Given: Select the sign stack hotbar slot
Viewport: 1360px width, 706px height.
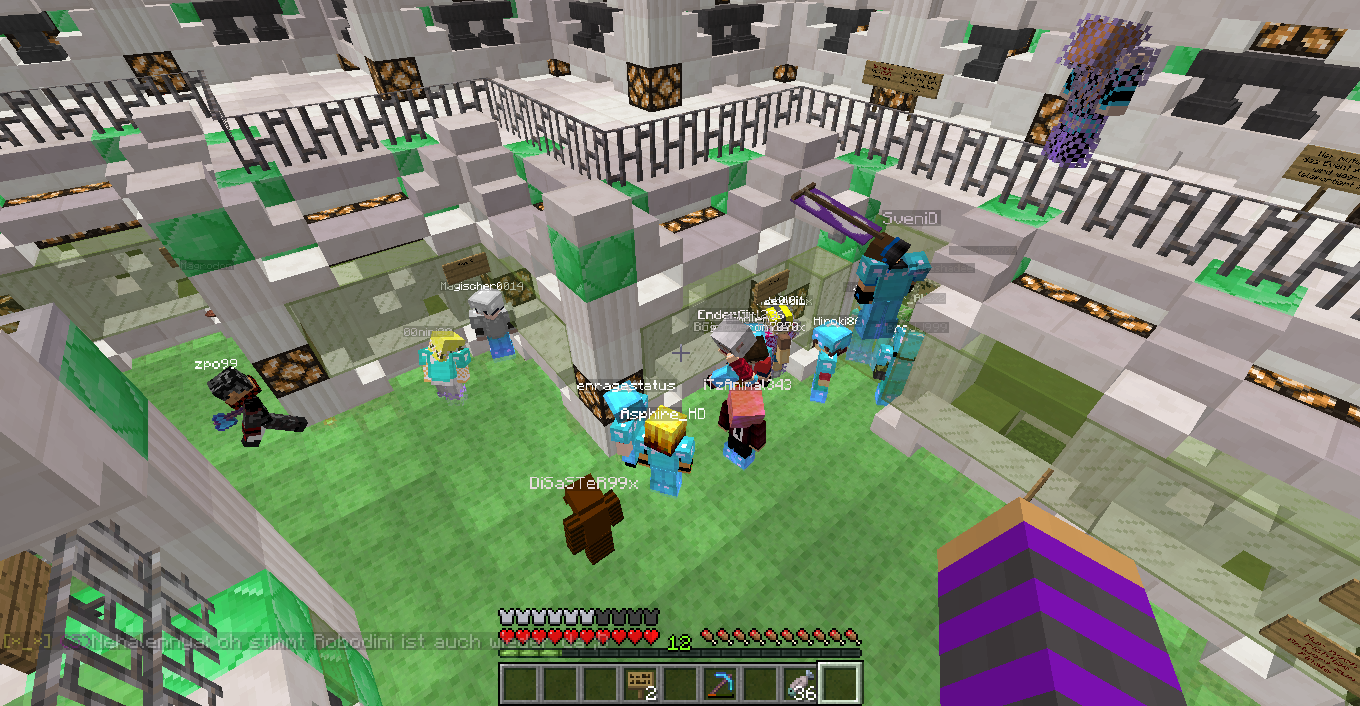Looking at the screenshot, I should pos(640,684).
